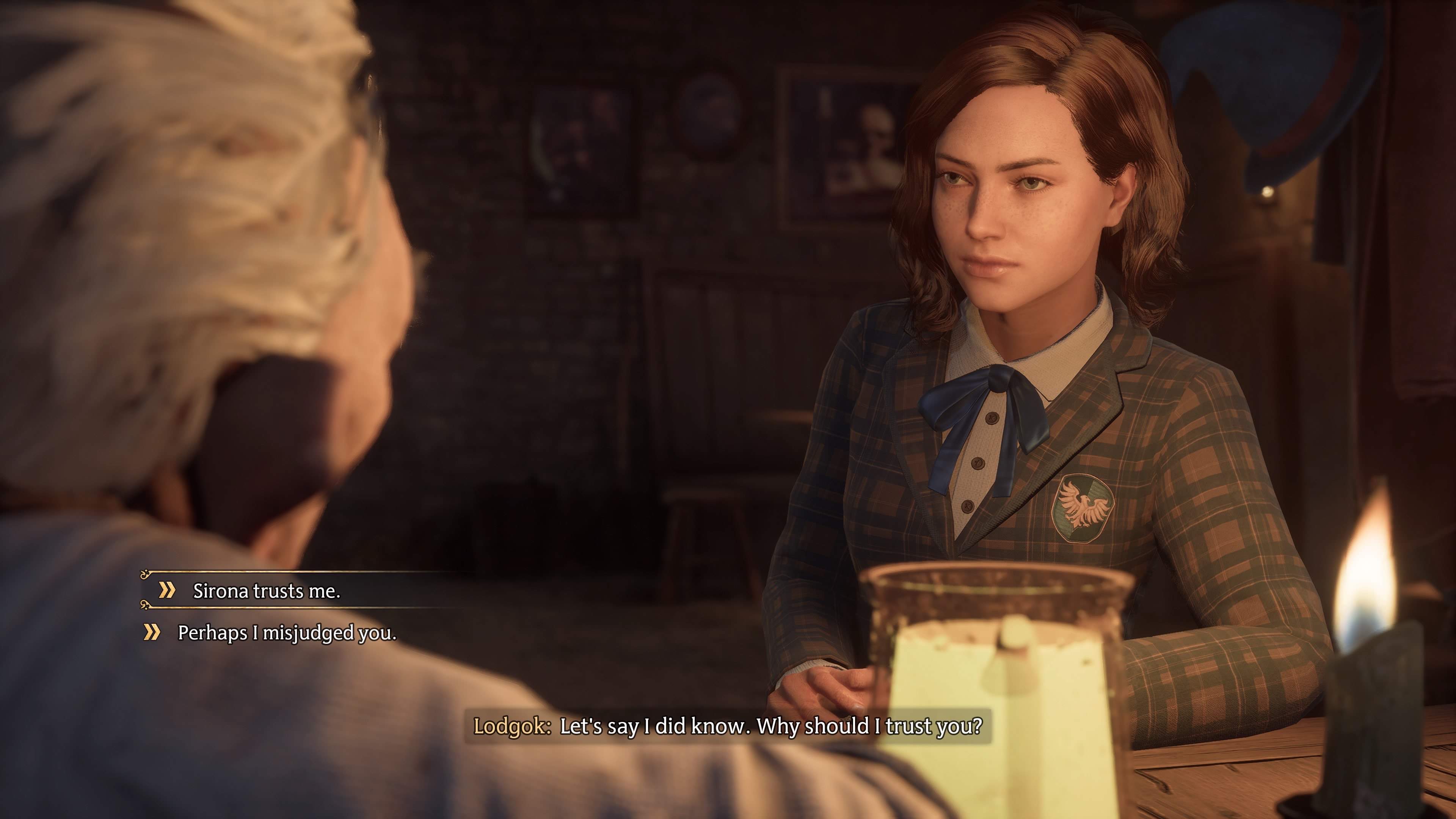The width and height of the screenshot is (1456, 819).
Task: Choose the "Sirona trusts me." reply
Action: coord(266,591)
